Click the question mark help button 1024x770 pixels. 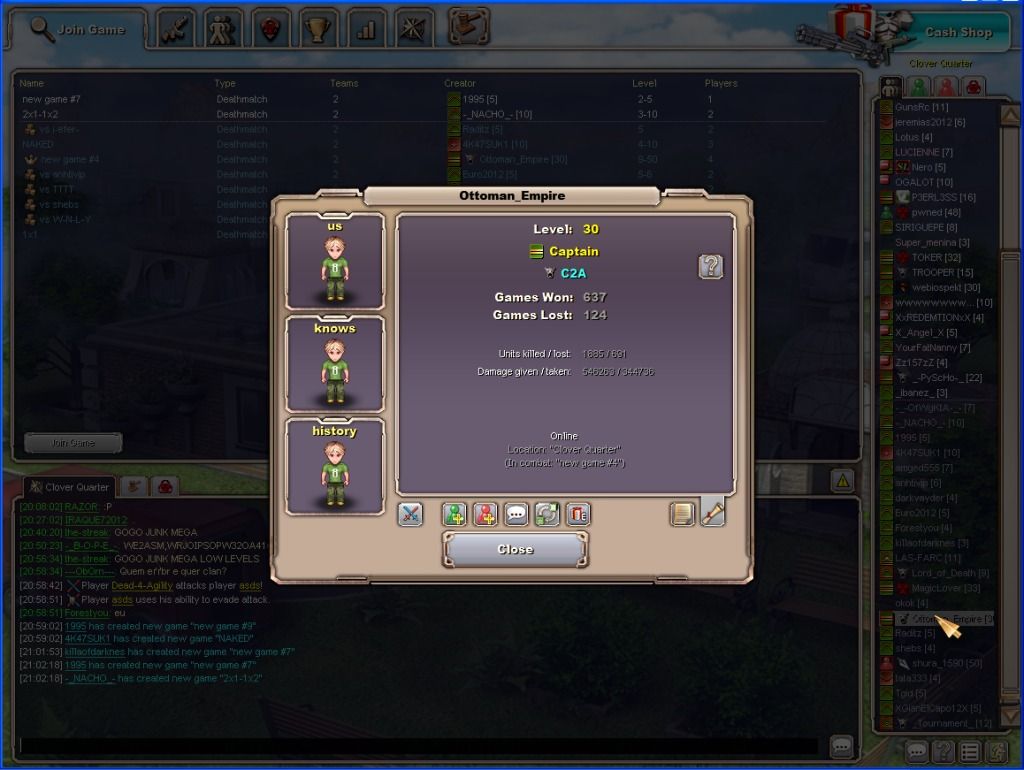click(710, 266)
